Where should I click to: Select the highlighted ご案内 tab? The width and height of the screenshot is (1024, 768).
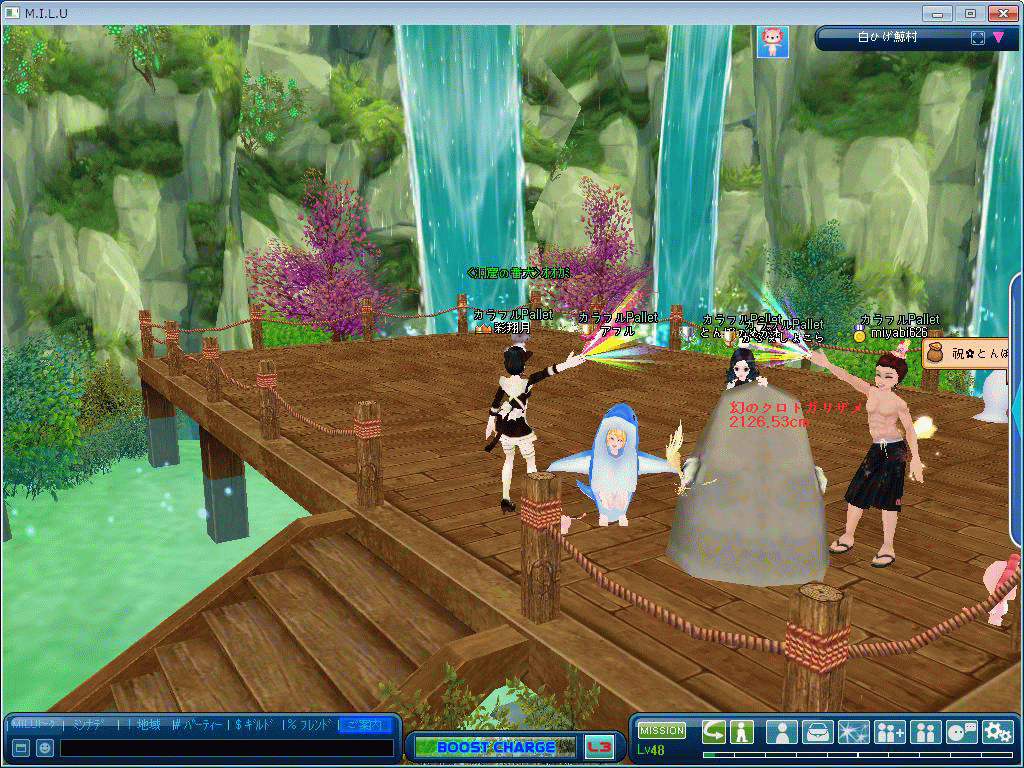[x=365, y=724]
